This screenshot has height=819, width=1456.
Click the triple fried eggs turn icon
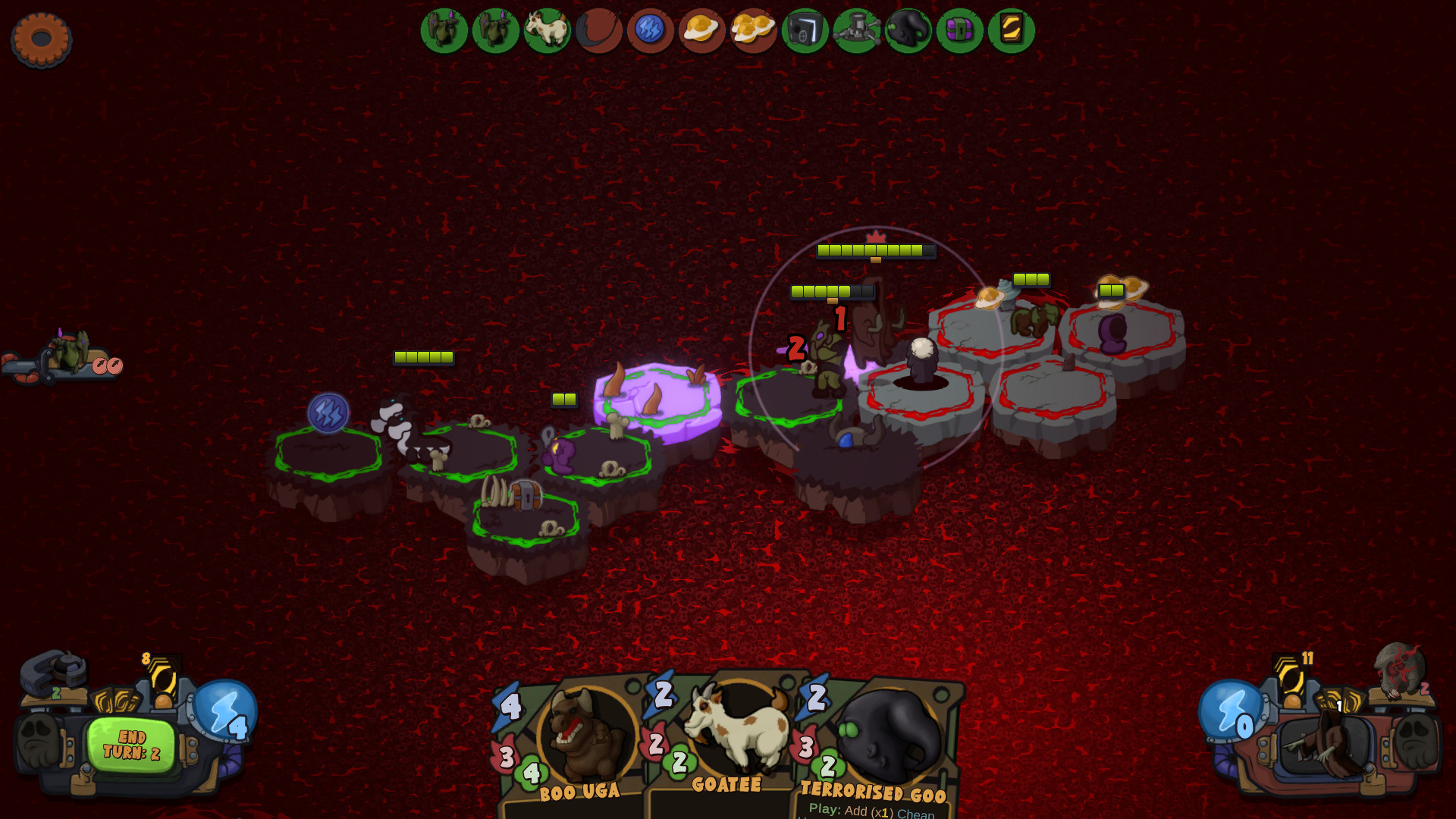[x=753, y=30]
